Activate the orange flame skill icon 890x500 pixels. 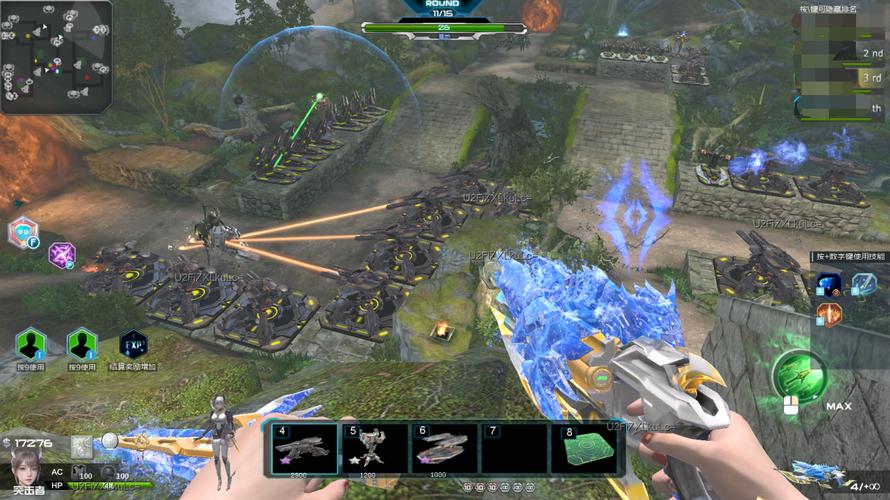pos(828,314)
